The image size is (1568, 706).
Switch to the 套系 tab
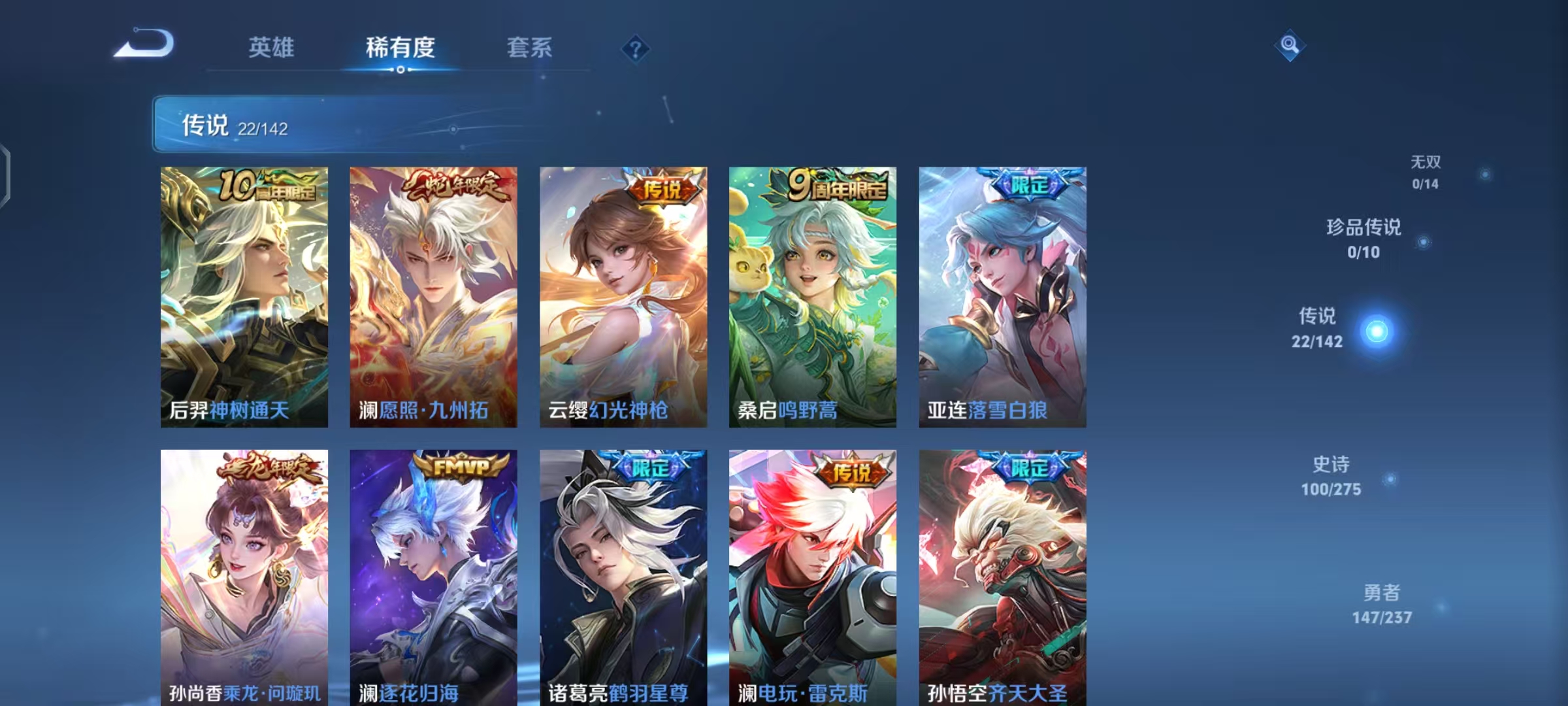point(531,47)
